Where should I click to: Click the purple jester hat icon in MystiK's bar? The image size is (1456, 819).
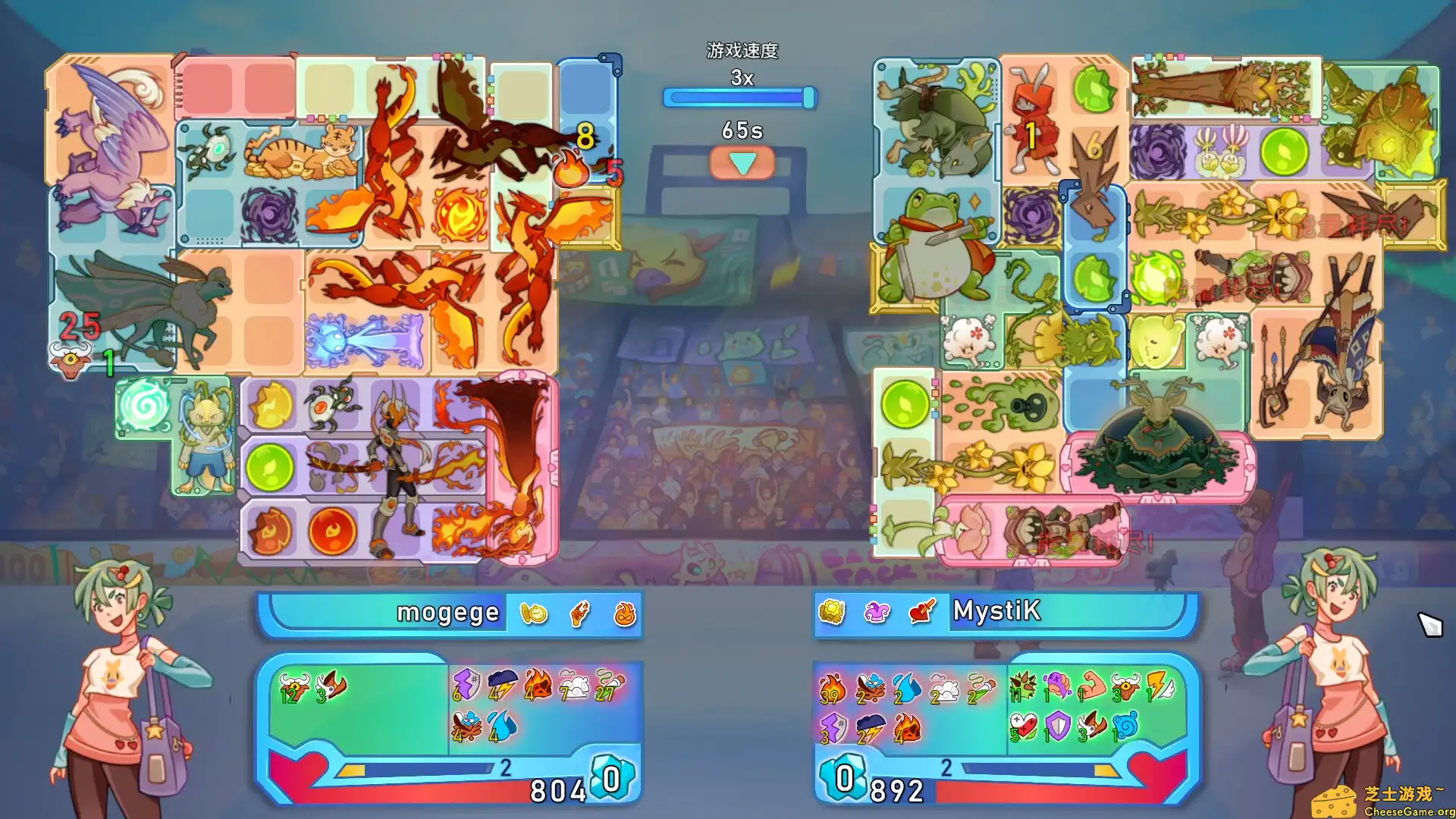coord(877,611)
